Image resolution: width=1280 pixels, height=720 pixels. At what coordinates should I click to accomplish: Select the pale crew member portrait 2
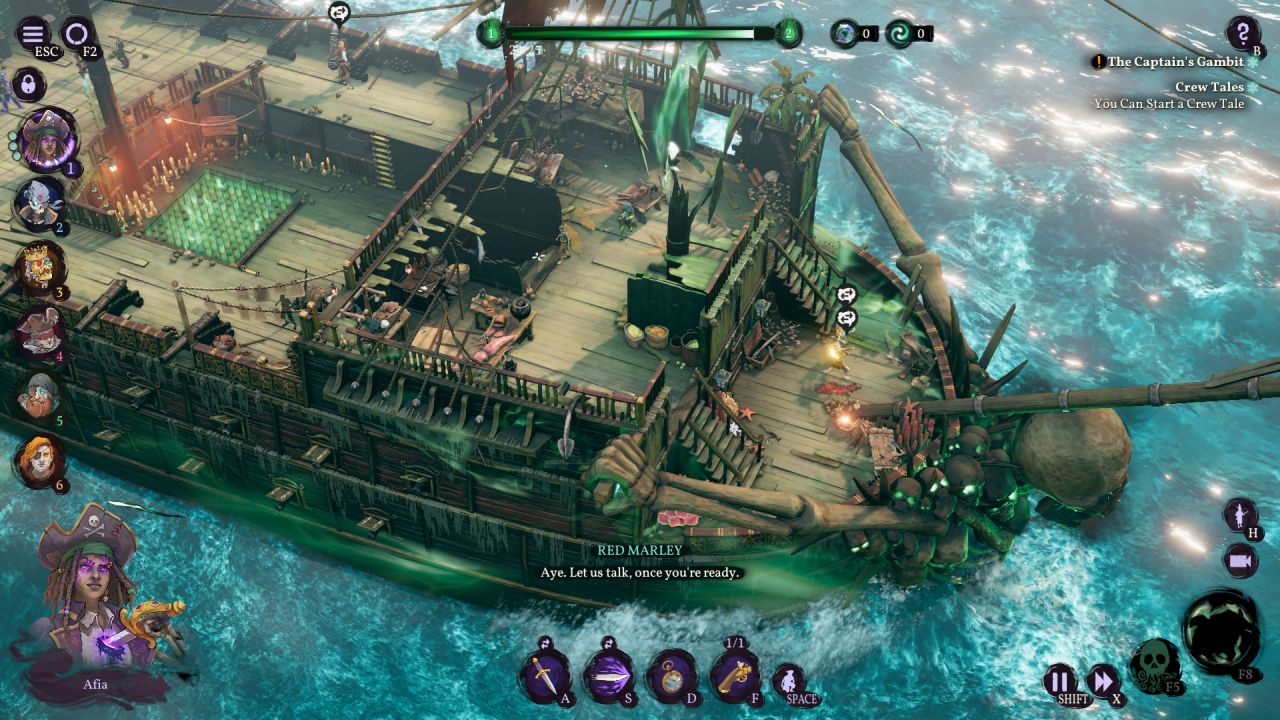tap(40, 203)
